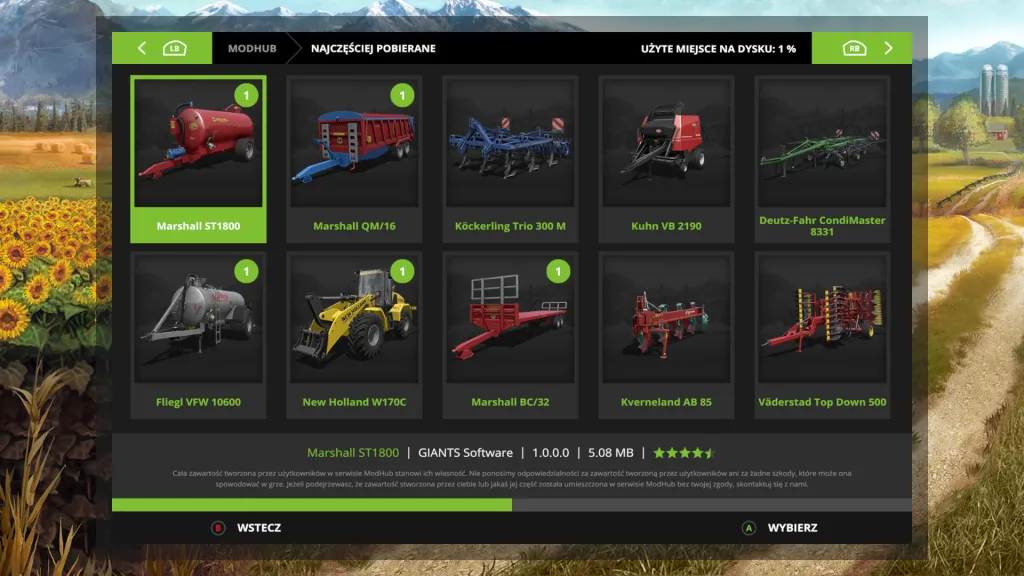
Task: Select the Fliegl VFW 10600 tanker
Action: tap(198, 335)
